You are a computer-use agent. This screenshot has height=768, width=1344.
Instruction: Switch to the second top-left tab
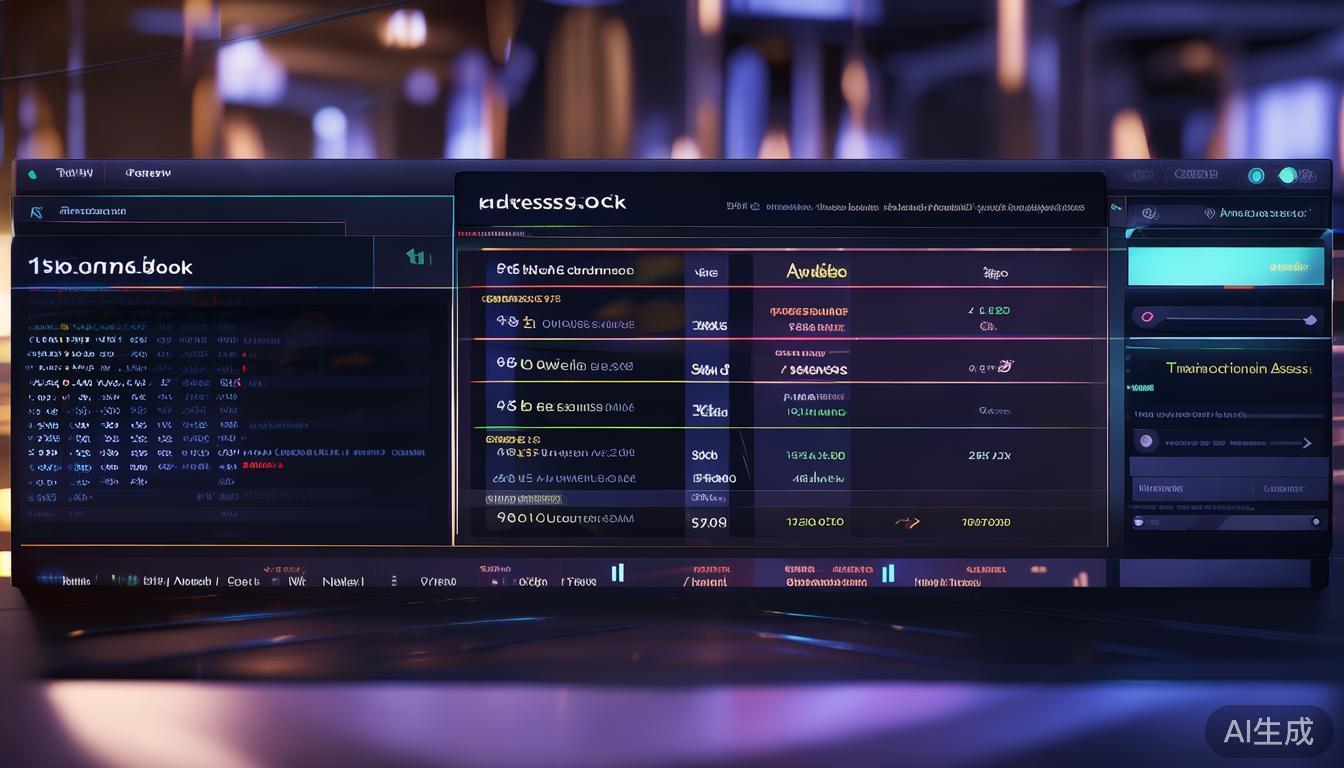click(x=148, y=173)
